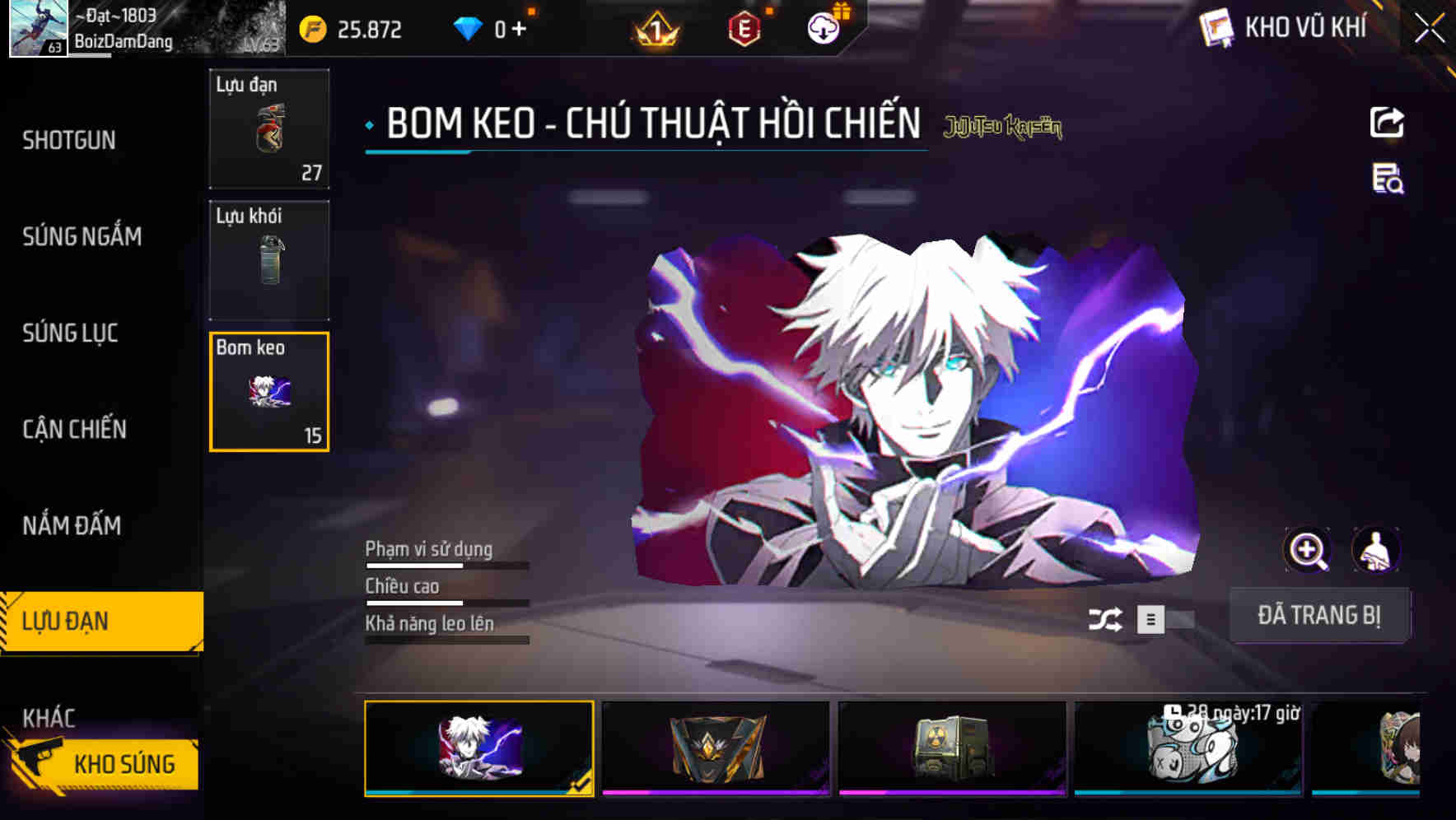
Task: Open the character preview icon beside the magnifier
Action: pos(1378,550)
